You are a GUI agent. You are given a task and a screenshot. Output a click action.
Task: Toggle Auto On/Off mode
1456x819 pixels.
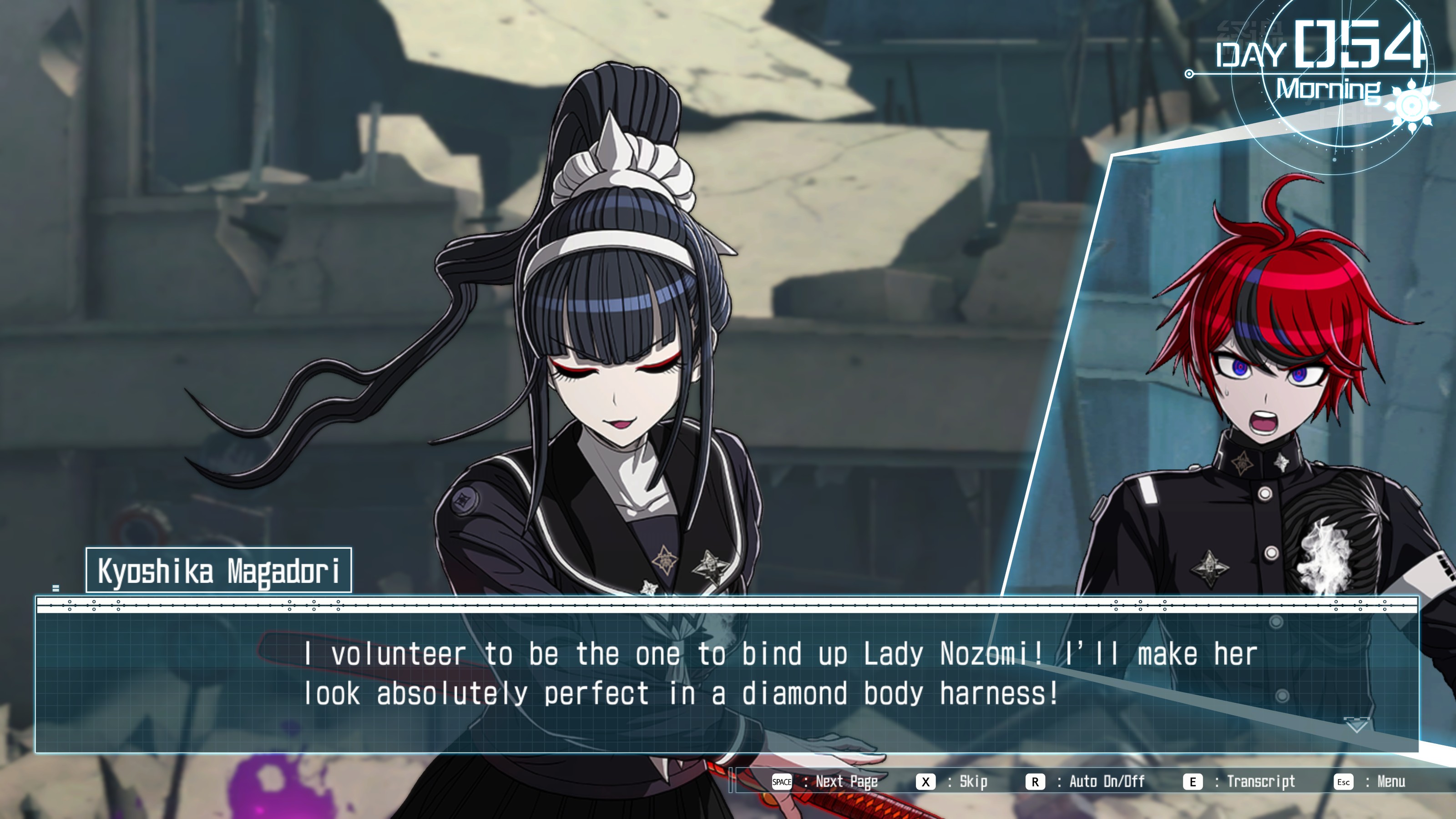(x=1086, y=782)
